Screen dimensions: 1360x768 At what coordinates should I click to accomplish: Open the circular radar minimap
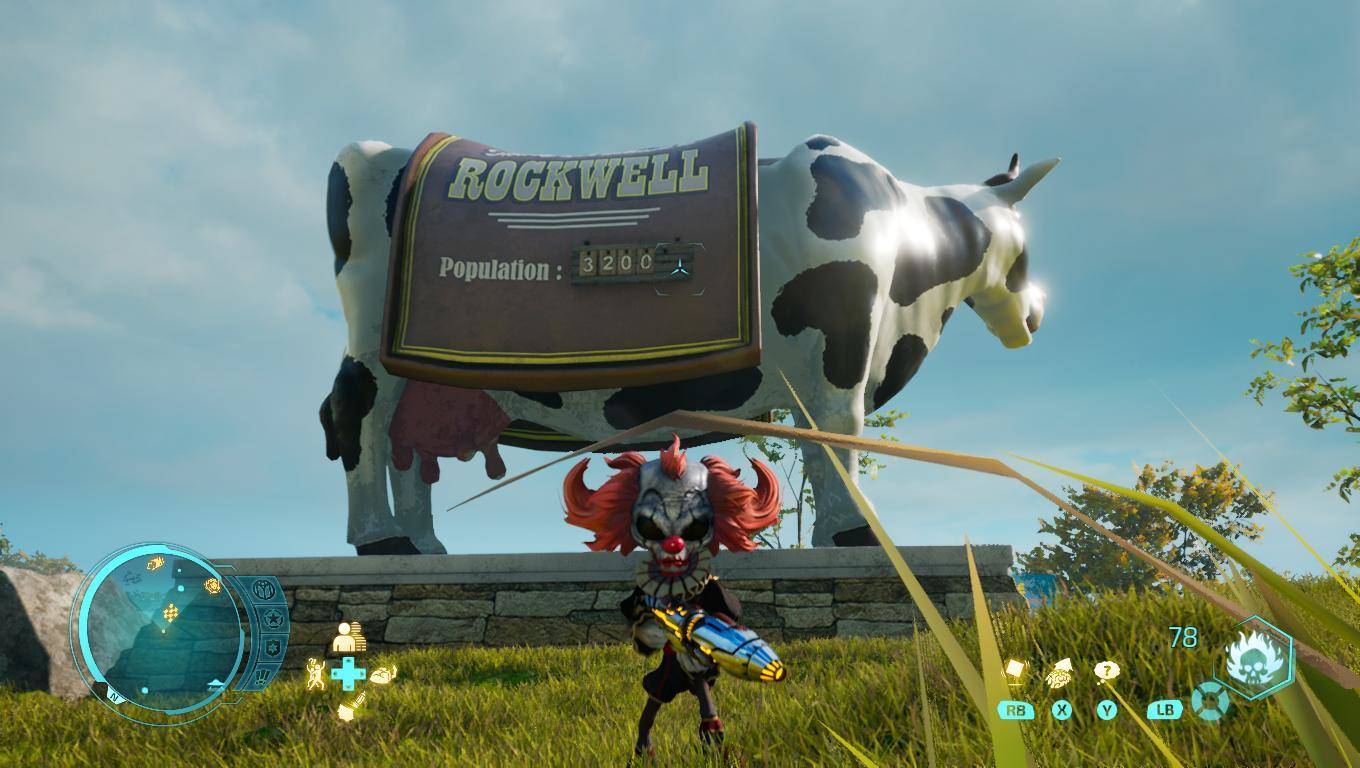coord(160,628)
